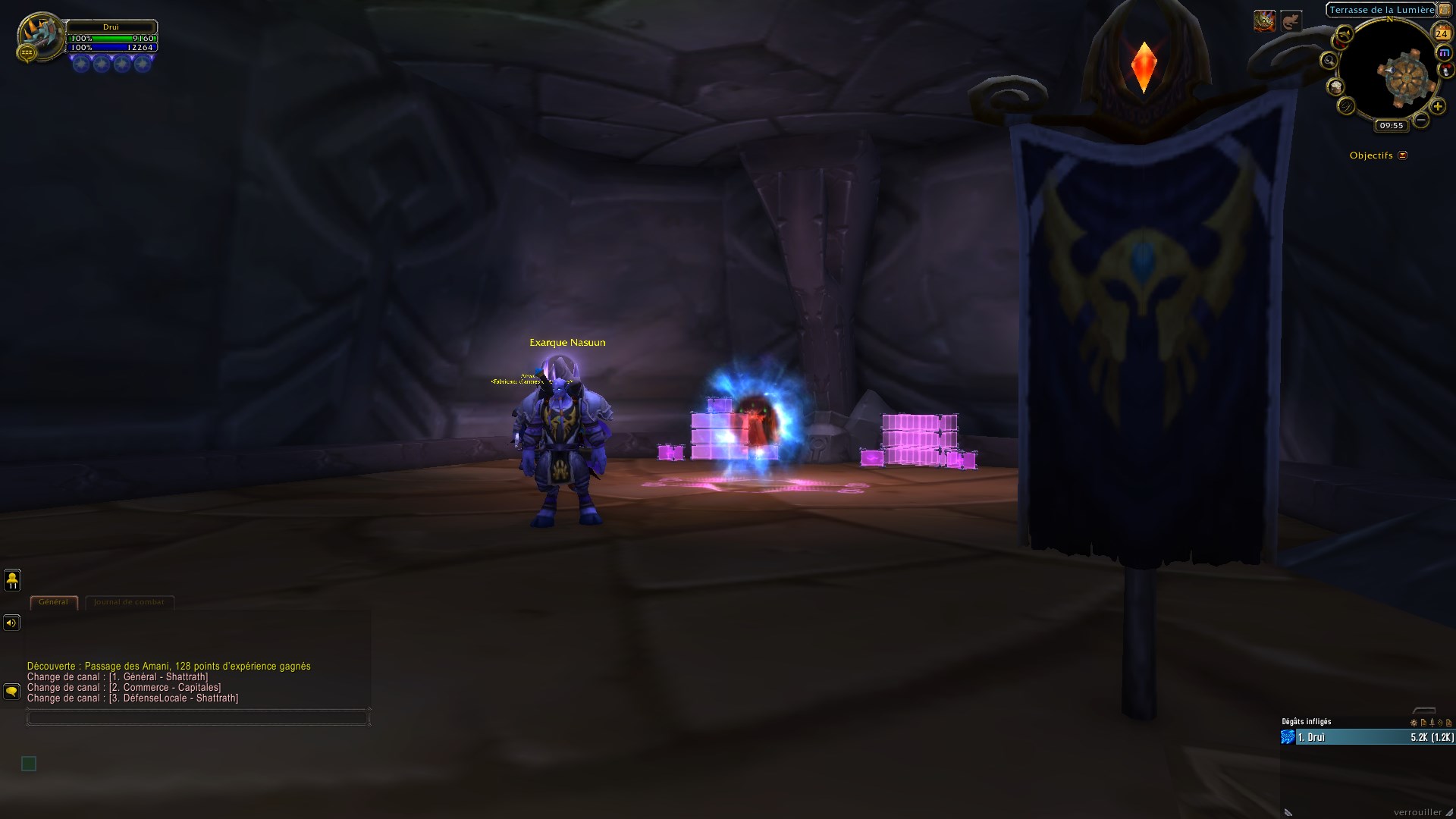Click the dragon addon icon left of minimap
Viewport: 1456px width, 819px height.
1344,35
